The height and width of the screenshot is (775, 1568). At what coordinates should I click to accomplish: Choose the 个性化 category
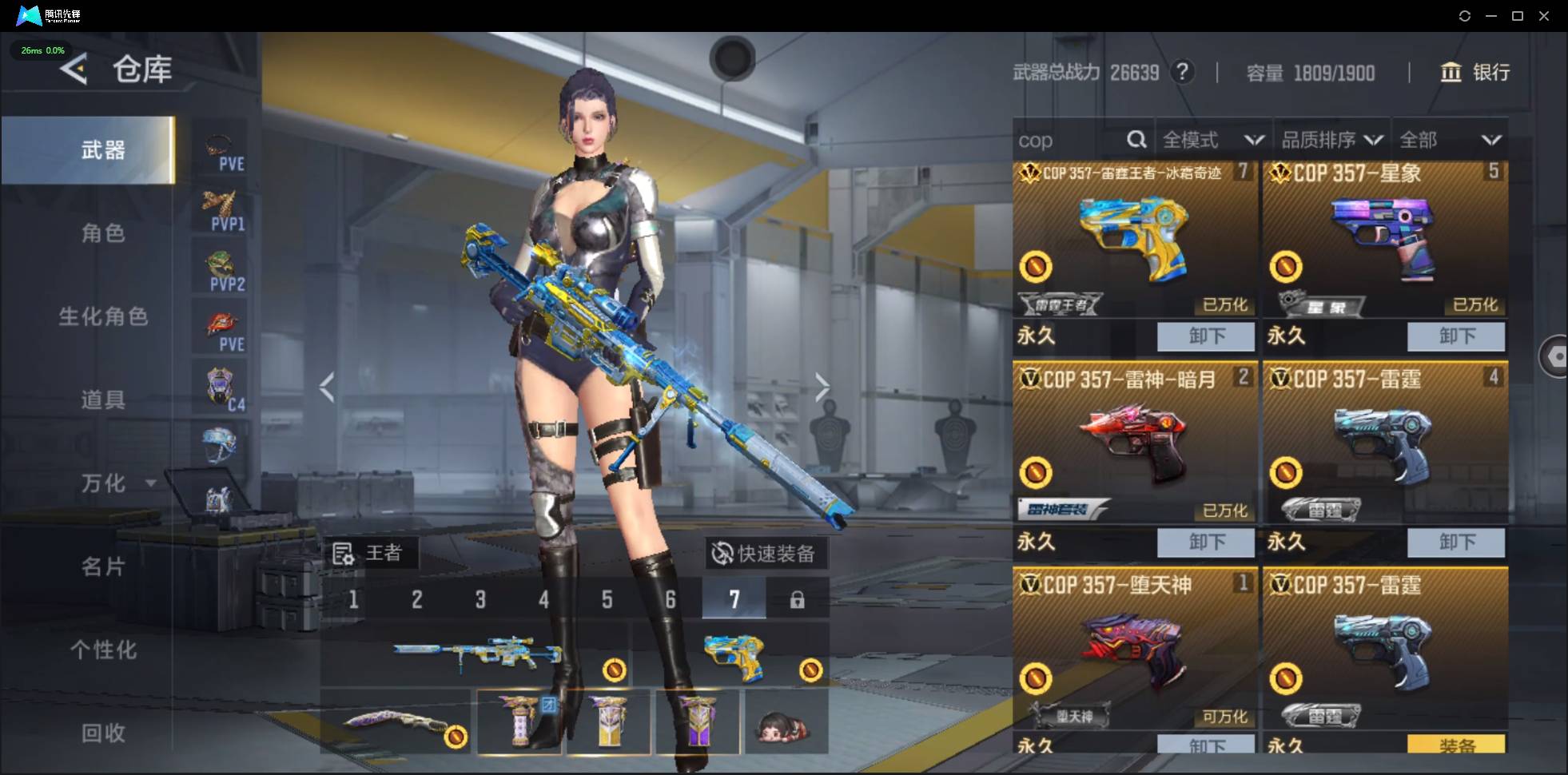click(x=103, y=650)
